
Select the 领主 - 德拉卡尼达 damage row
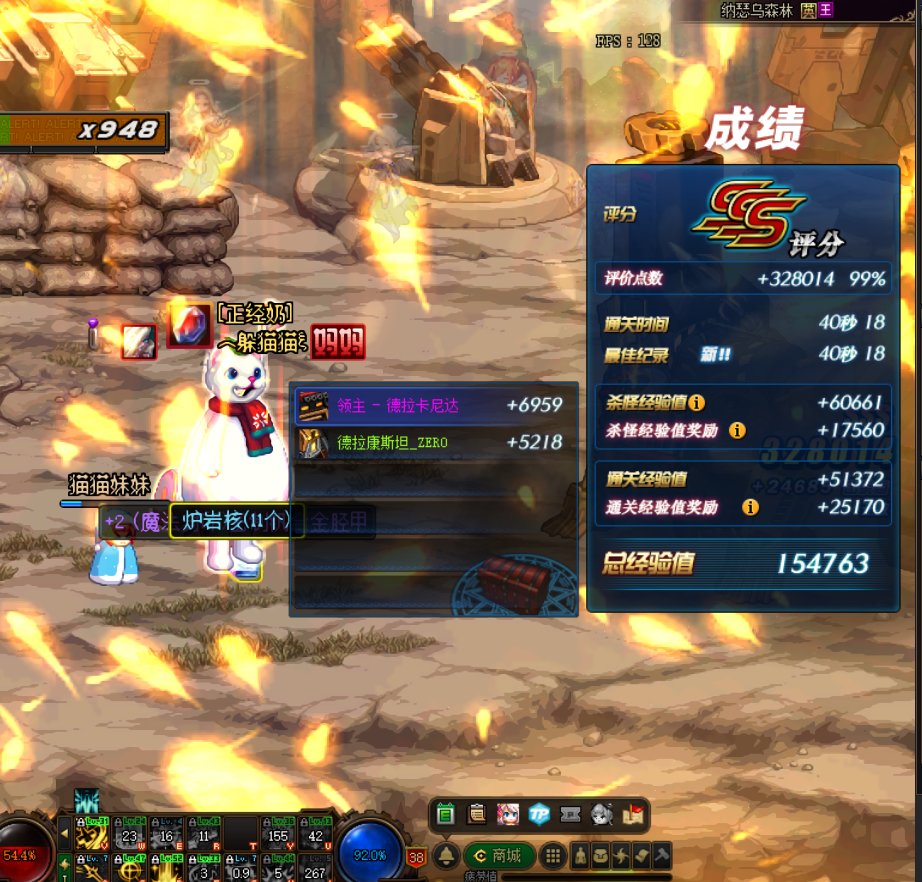pyautogui.click(x=433, y=406)
